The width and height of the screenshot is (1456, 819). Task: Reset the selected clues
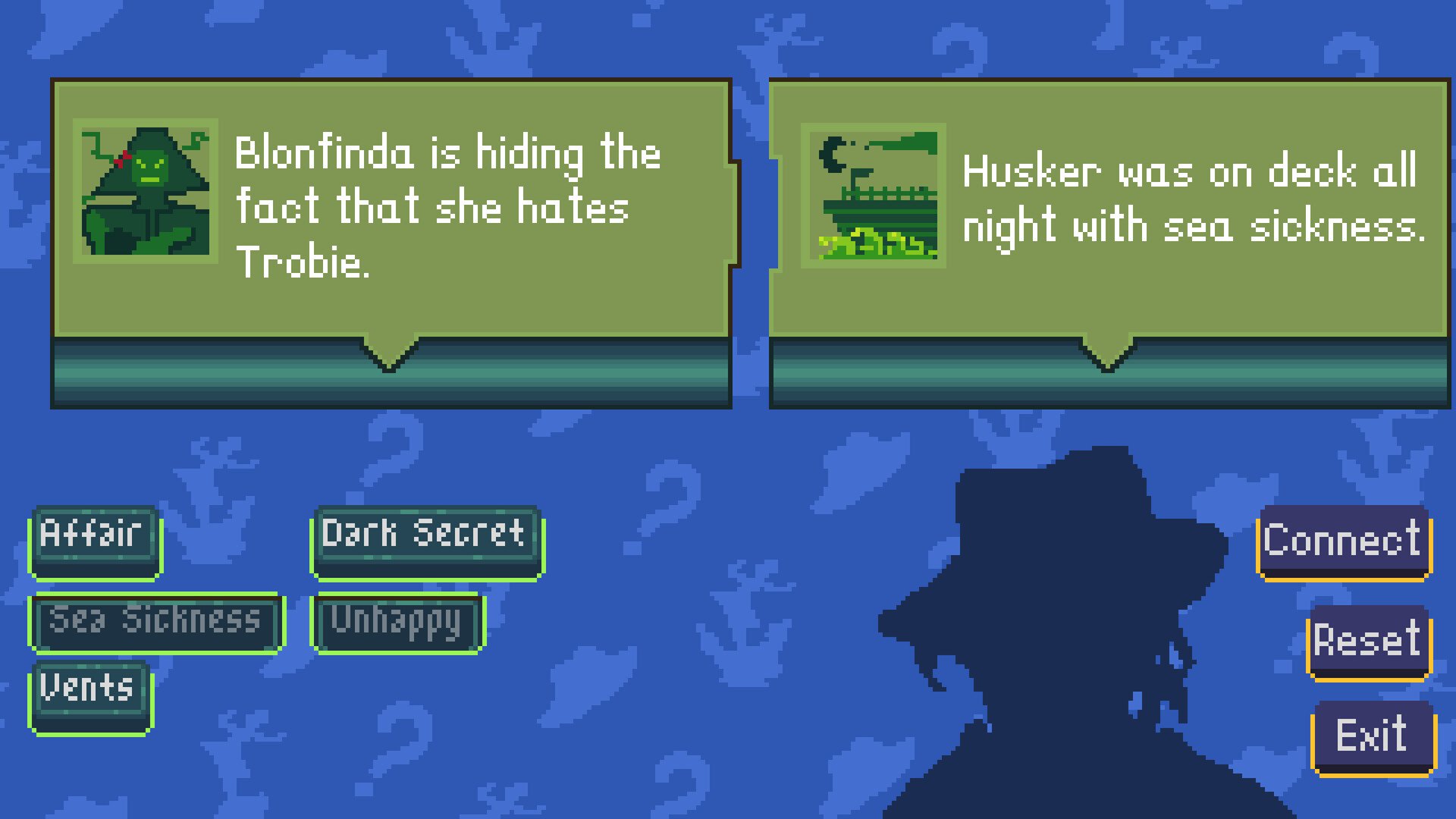click(x=1368, y=642)
